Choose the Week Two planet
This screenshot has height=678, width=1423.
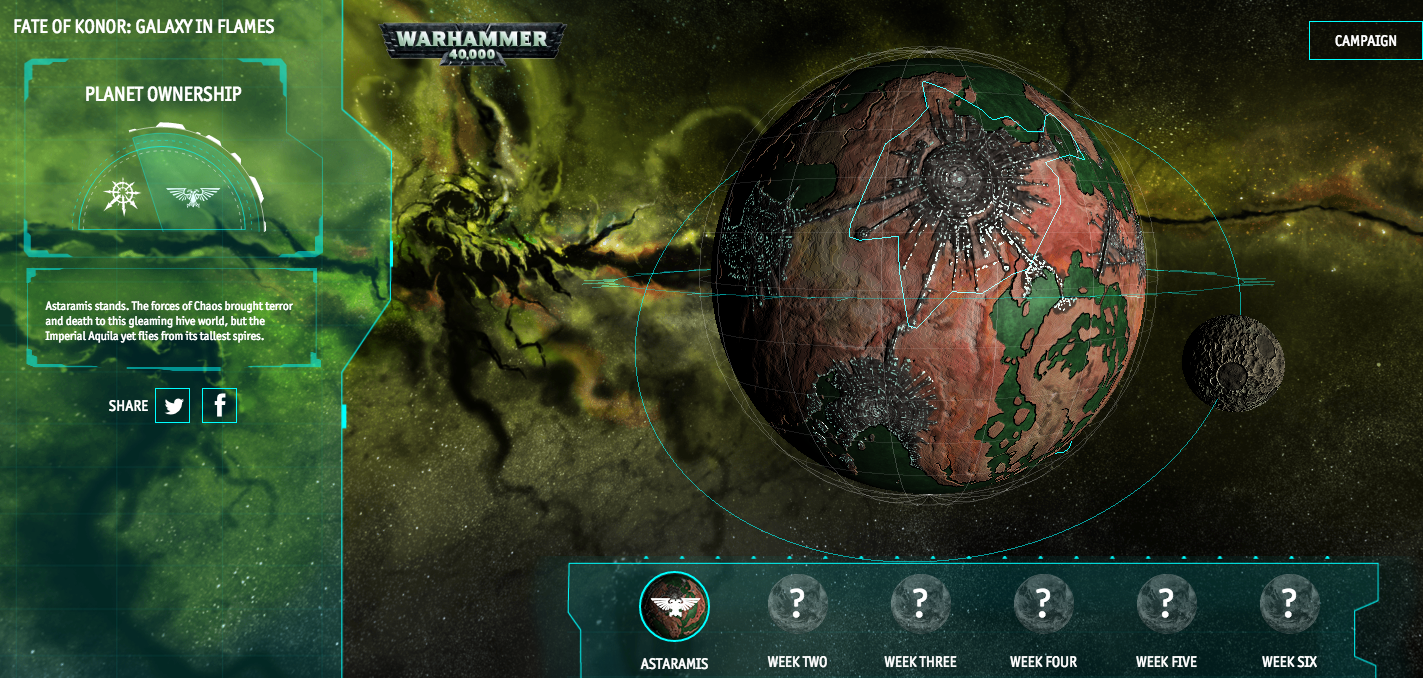pos(797,604)
